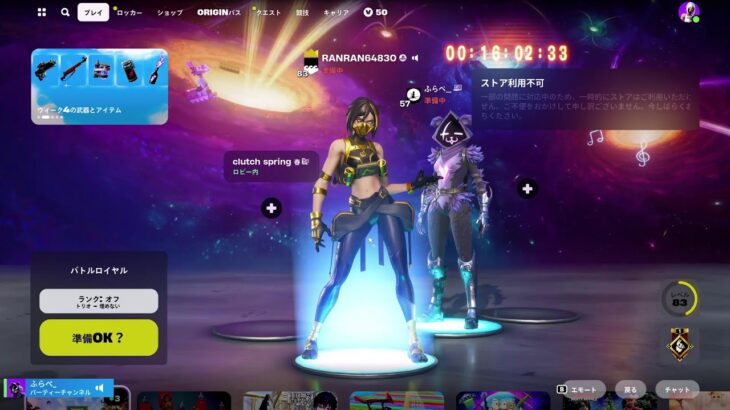Viewport: 730px width, 410px height.
Task: Open the ORIGIN パス tab
Action: (219, 13)
